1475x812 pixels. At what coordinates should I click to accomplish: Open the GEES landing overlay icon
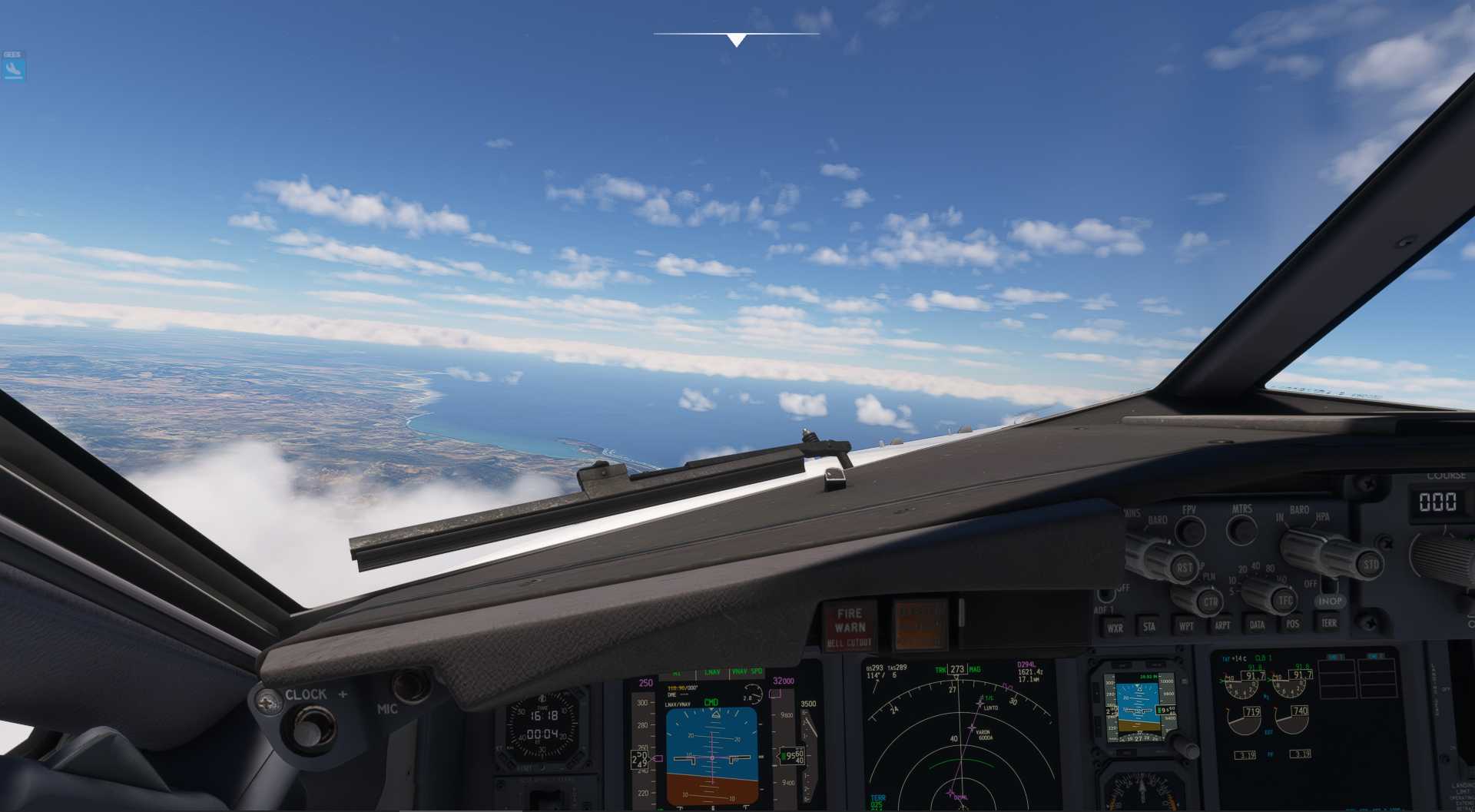13,69
